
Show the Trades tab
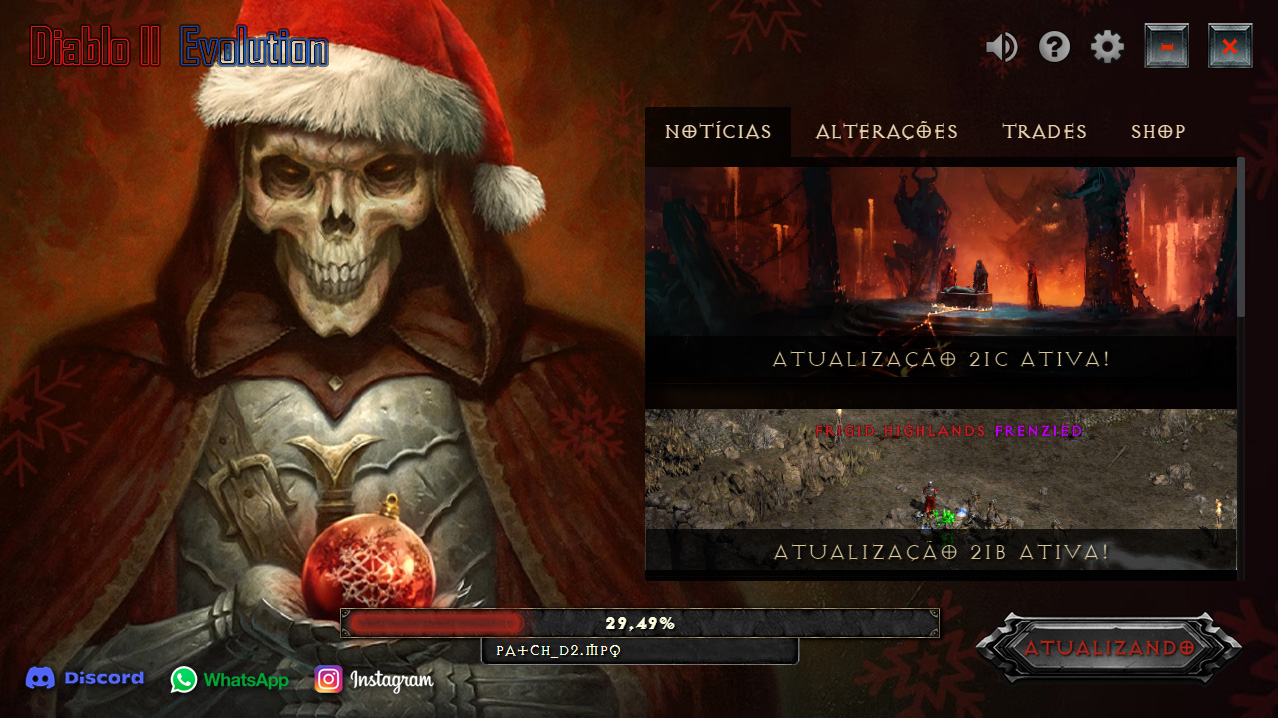tap(1044, 132)
